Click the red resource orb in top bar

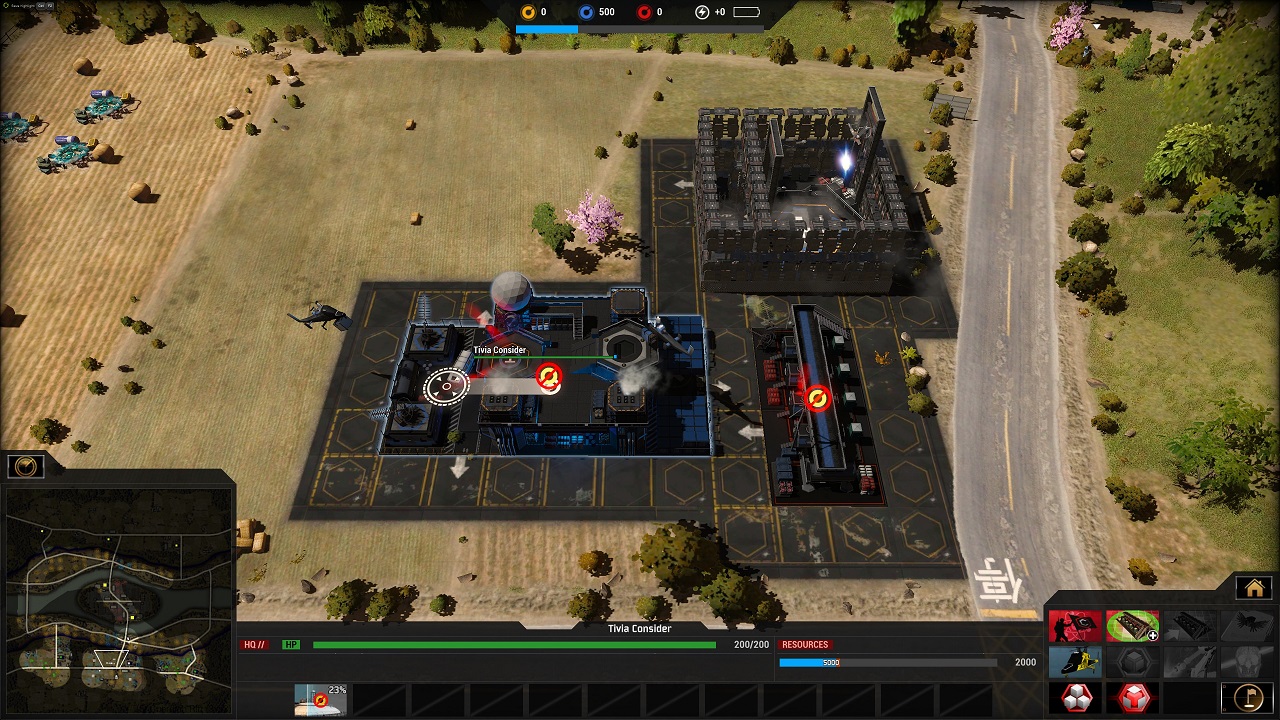(643, 12)
